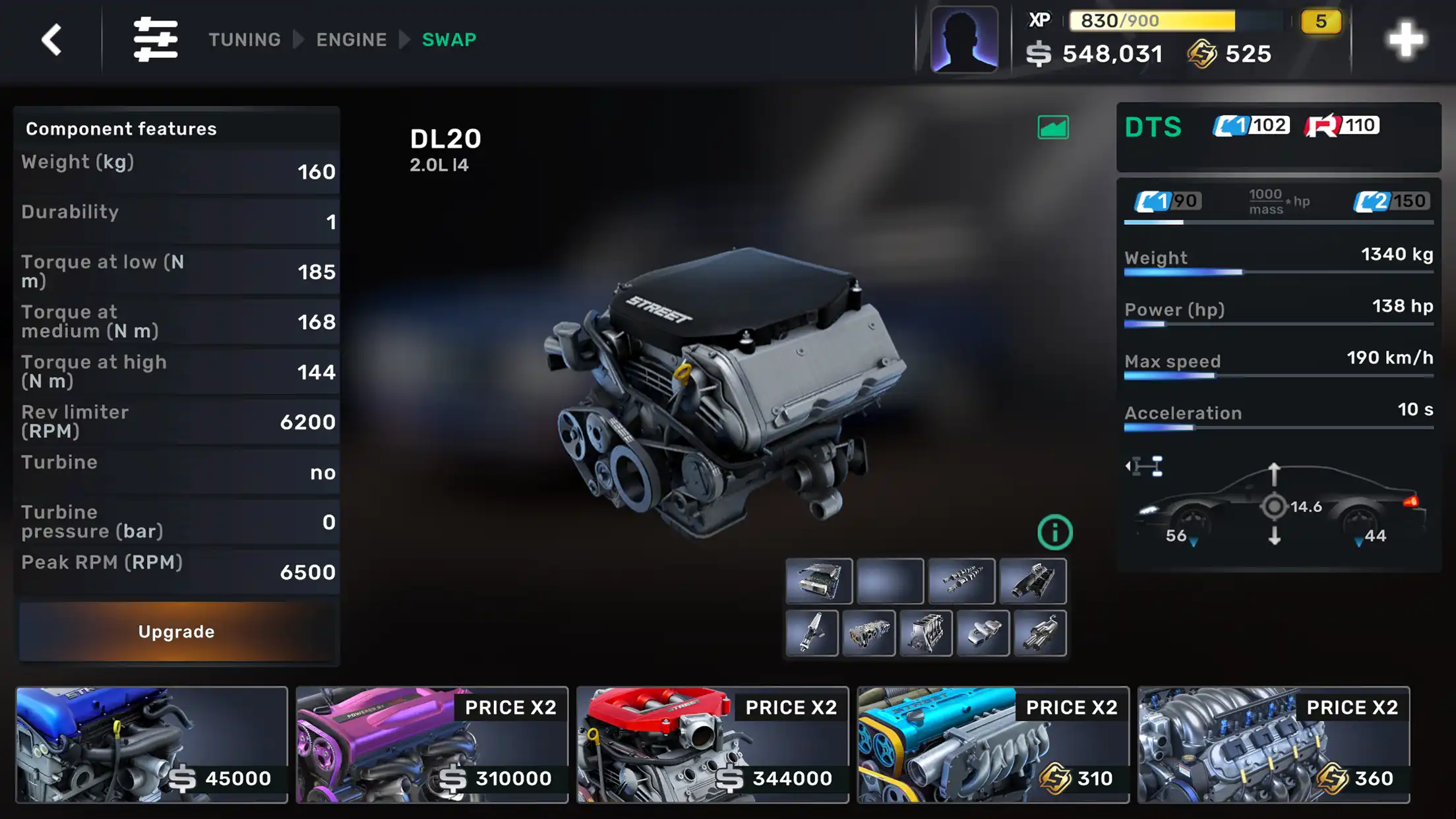Viewport: 1456px width, 819px height.
Task: Select the blue $45000 engine thumbnail
Action: [x=150, y=745]
